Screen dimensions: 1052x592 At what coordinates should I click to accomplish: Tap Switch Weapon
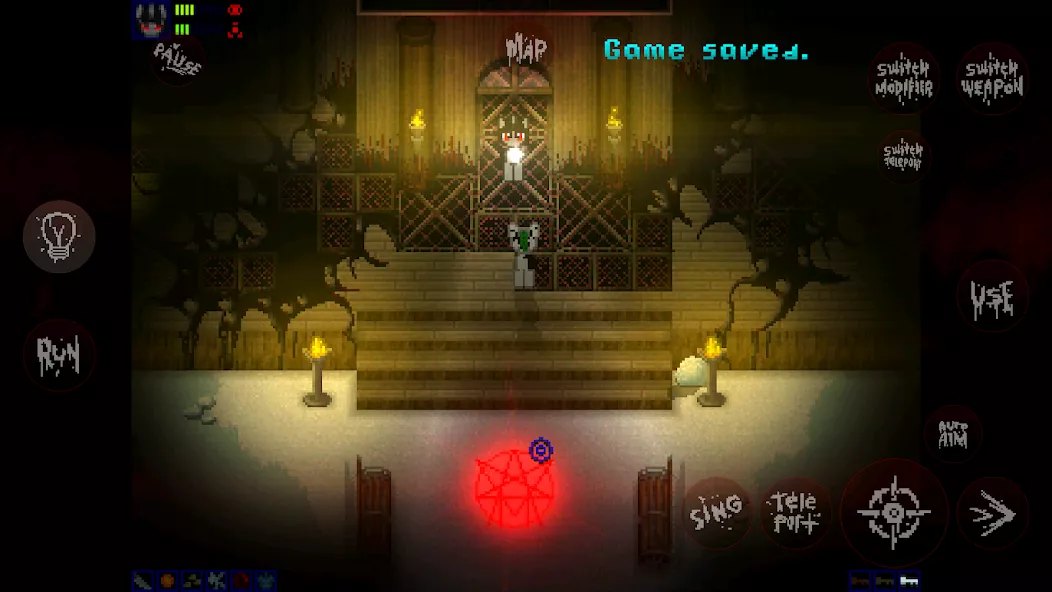click(x=992, y=79)
